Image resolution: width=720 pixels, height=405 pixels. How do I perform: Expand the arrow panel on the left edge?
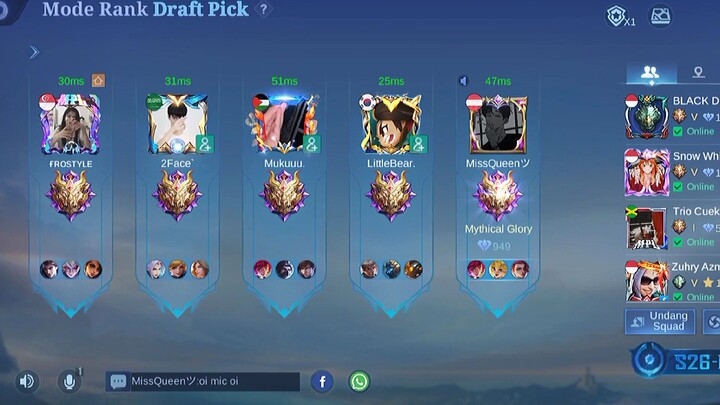(33, 52)
